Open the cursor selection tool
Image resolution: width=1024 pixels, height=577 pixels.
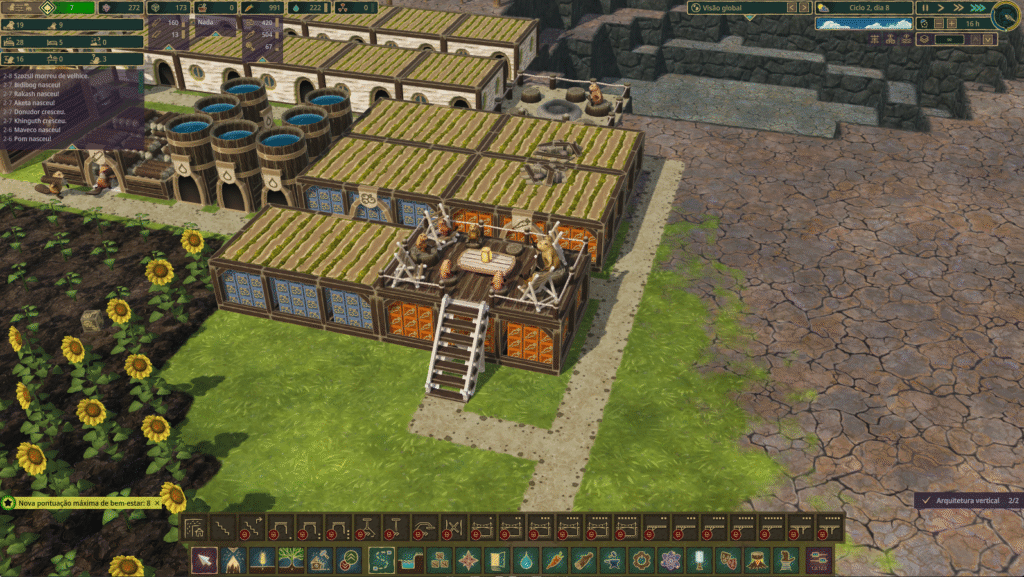pyautogui.click(x=203, y=560)
